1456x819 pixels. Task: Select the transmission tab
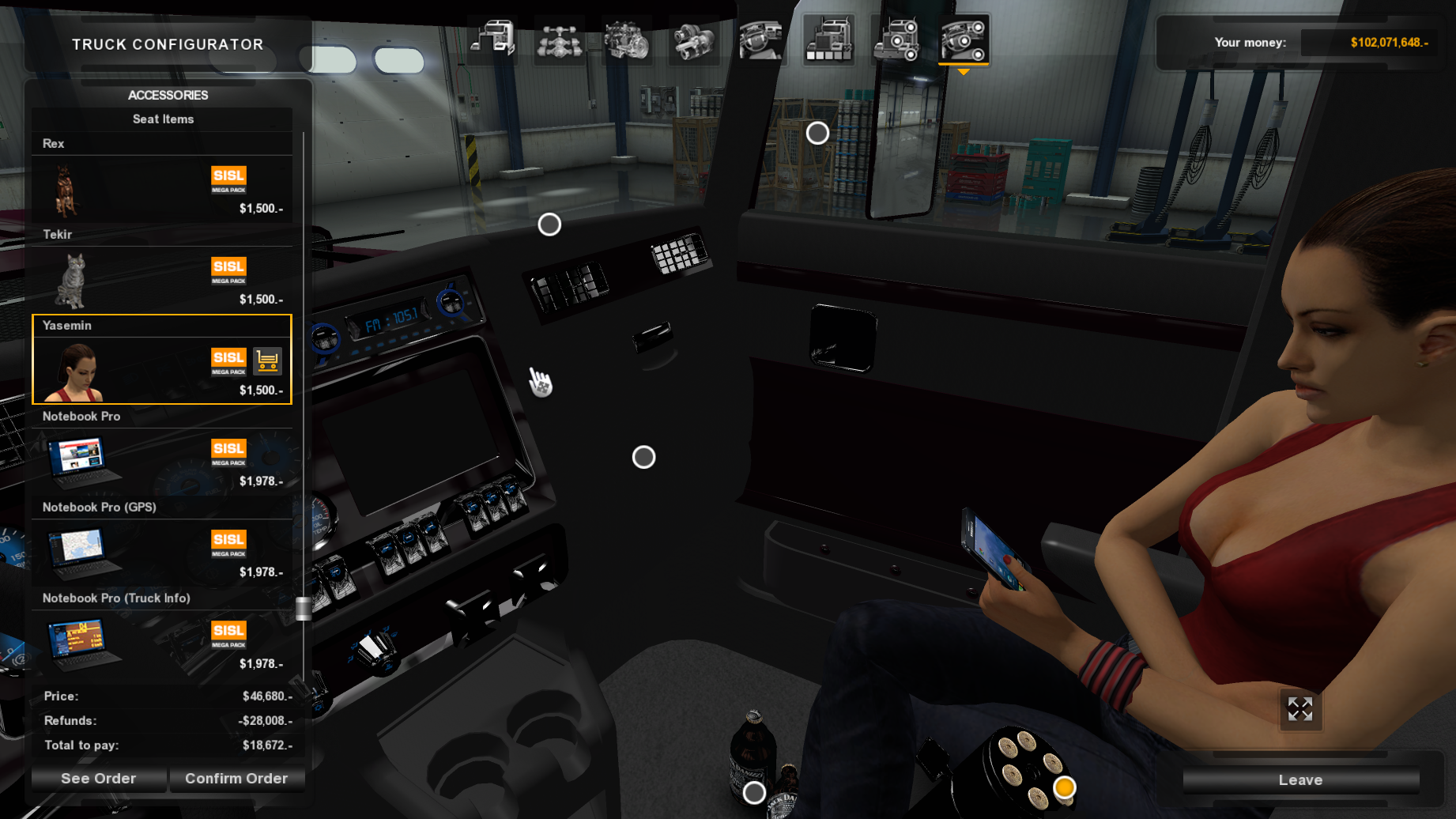click(694, 40)
